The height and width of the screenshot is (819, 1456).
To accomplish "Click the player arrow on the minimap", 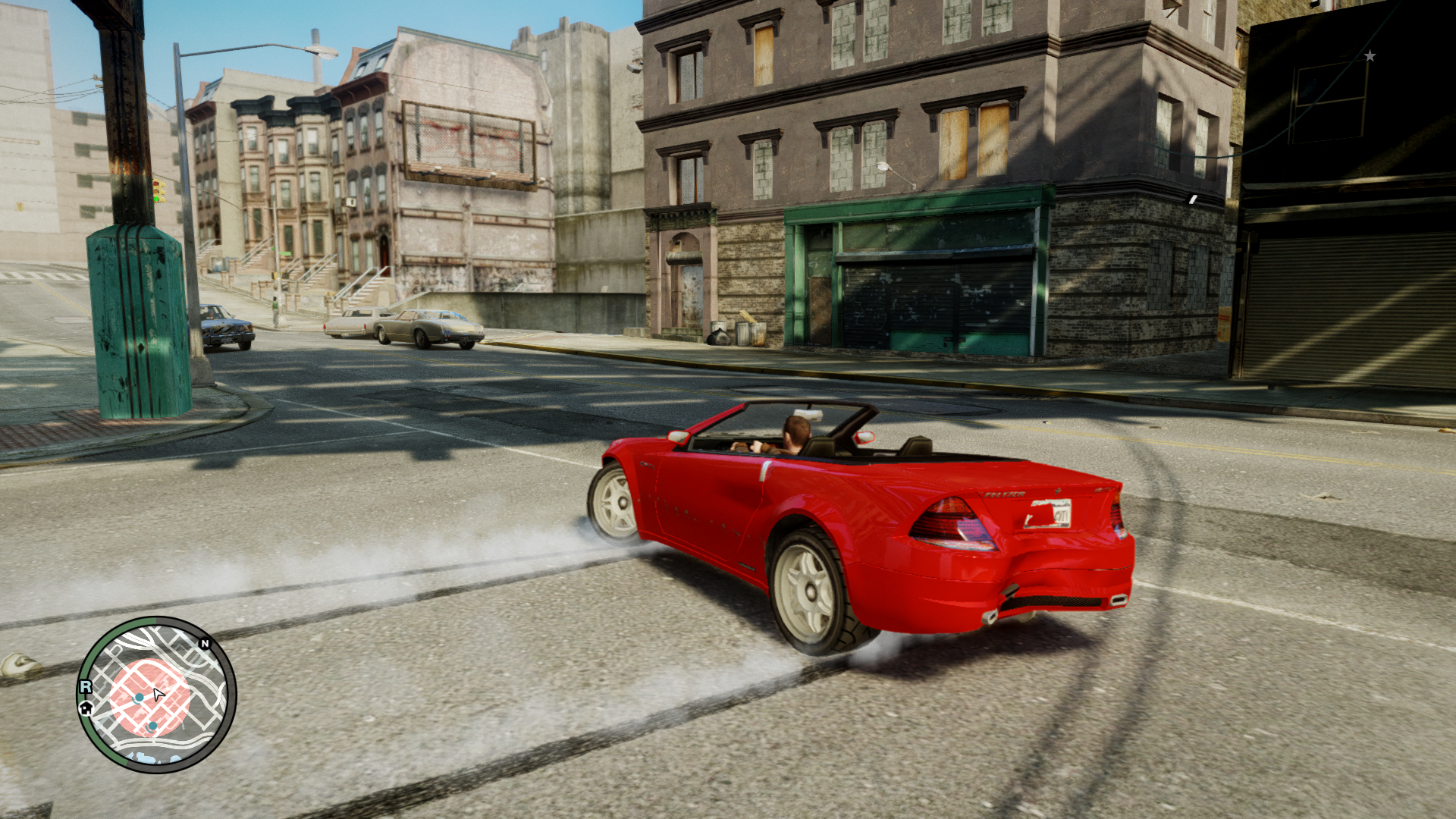I will [158, 694].
